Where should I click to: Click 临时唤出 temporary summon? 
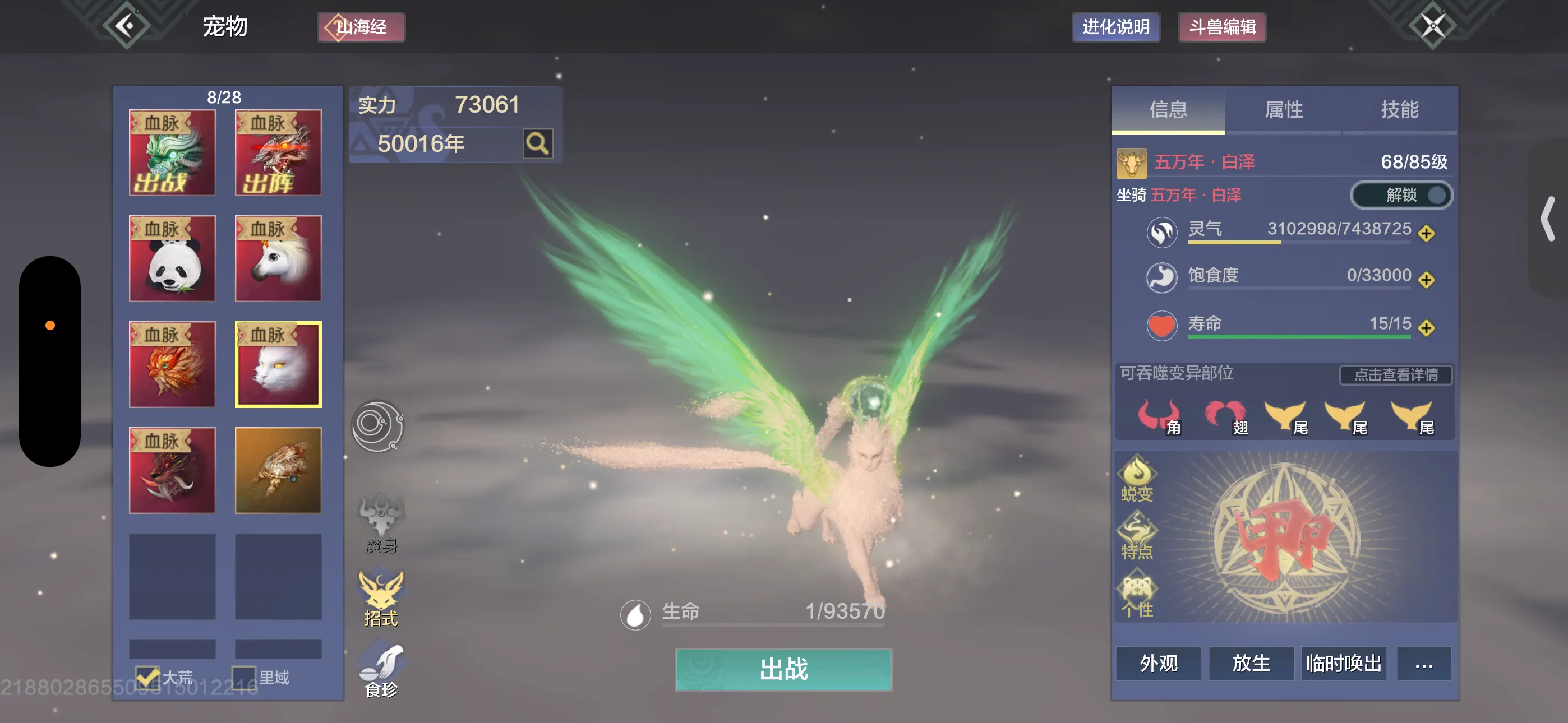(x=1343, y=664)
